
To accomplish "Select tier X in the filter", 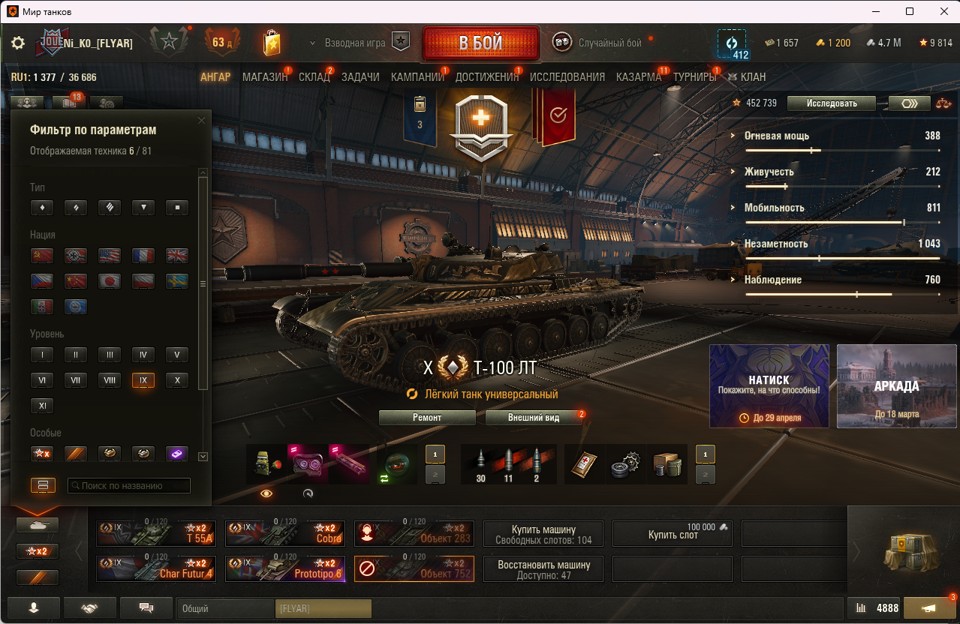I will point(176,380).
